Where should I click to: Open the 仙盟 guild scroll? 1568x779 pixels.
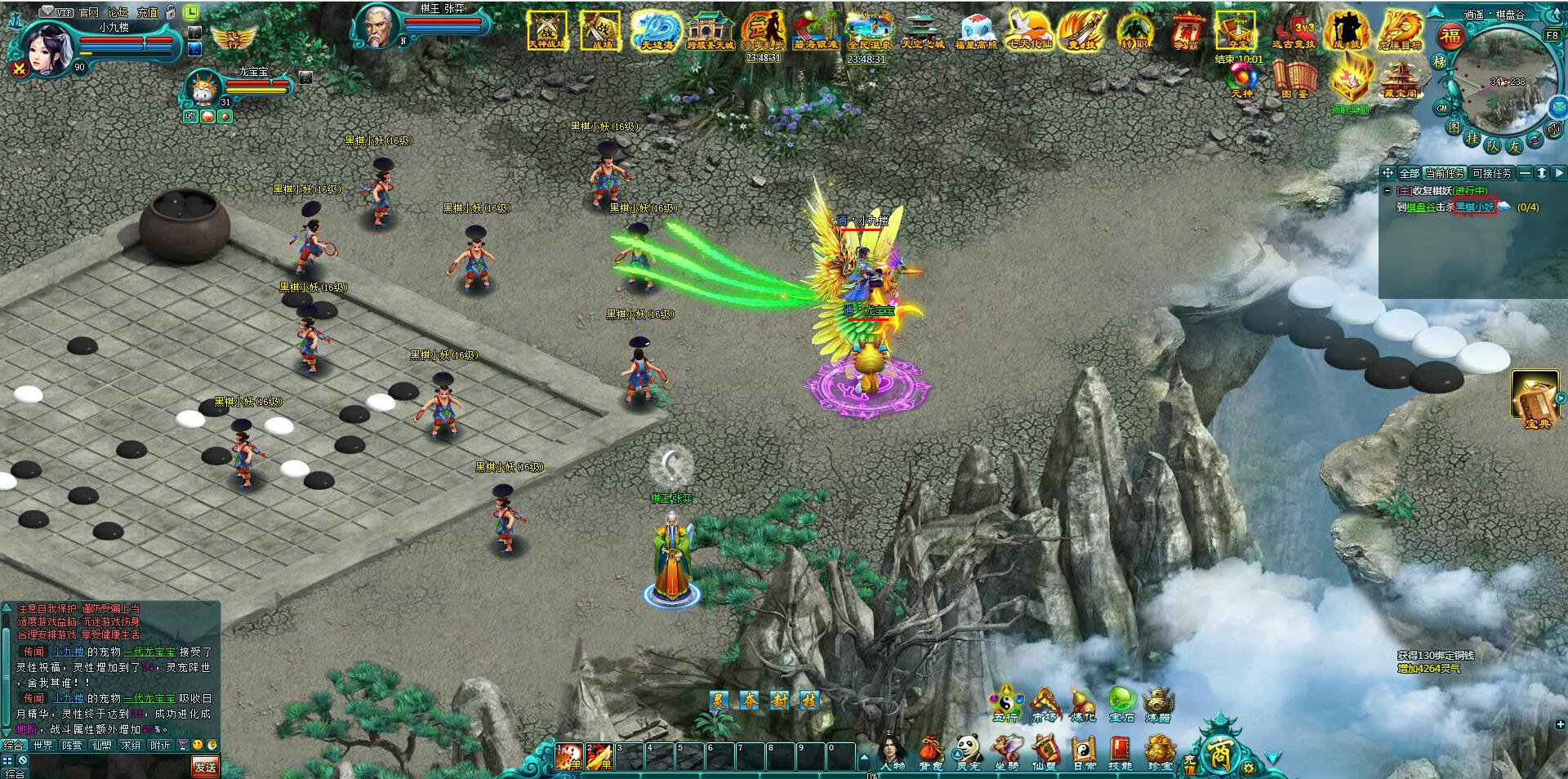tap(1045, 751)
